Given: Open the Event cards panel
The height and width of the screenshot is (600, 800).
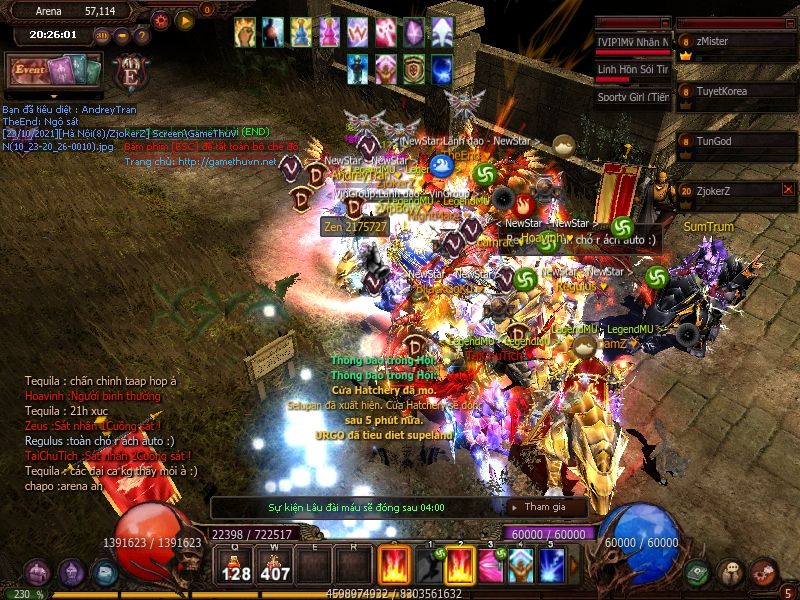Looking at the screenshot, I should (55, 71).
